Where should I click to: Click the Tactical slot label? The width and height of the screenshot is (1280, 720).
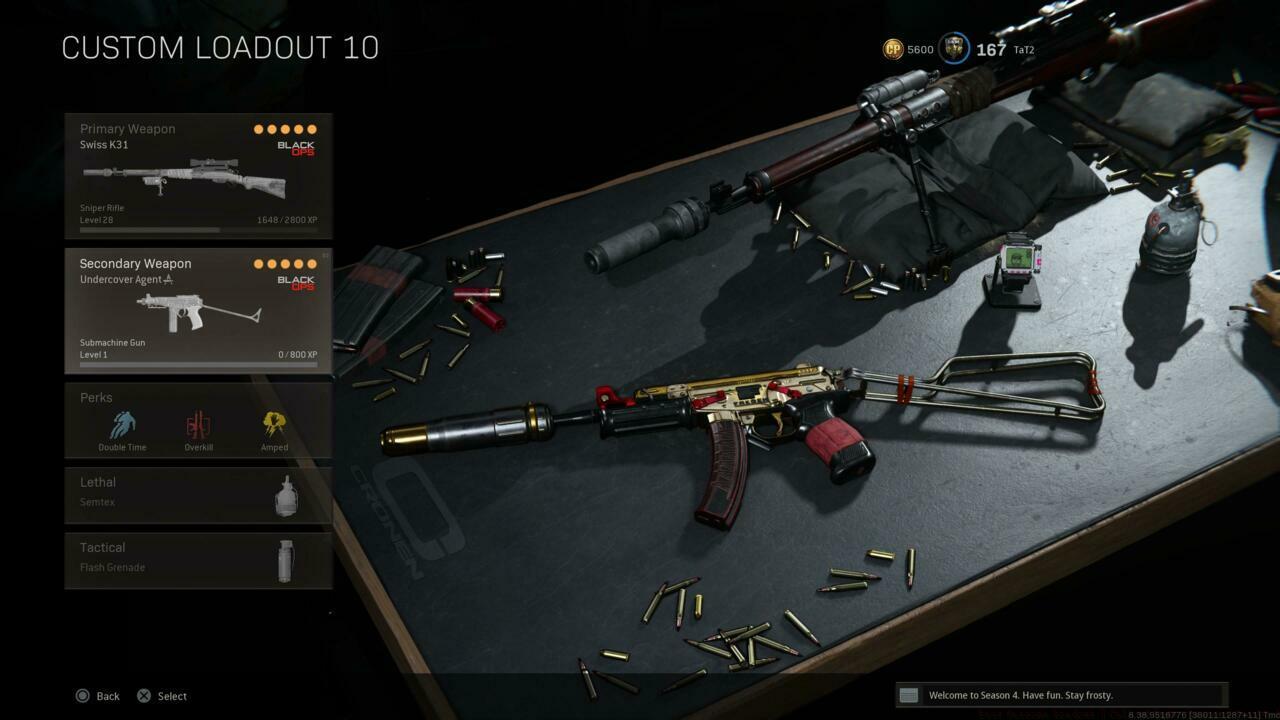click(x=102, y=547)
